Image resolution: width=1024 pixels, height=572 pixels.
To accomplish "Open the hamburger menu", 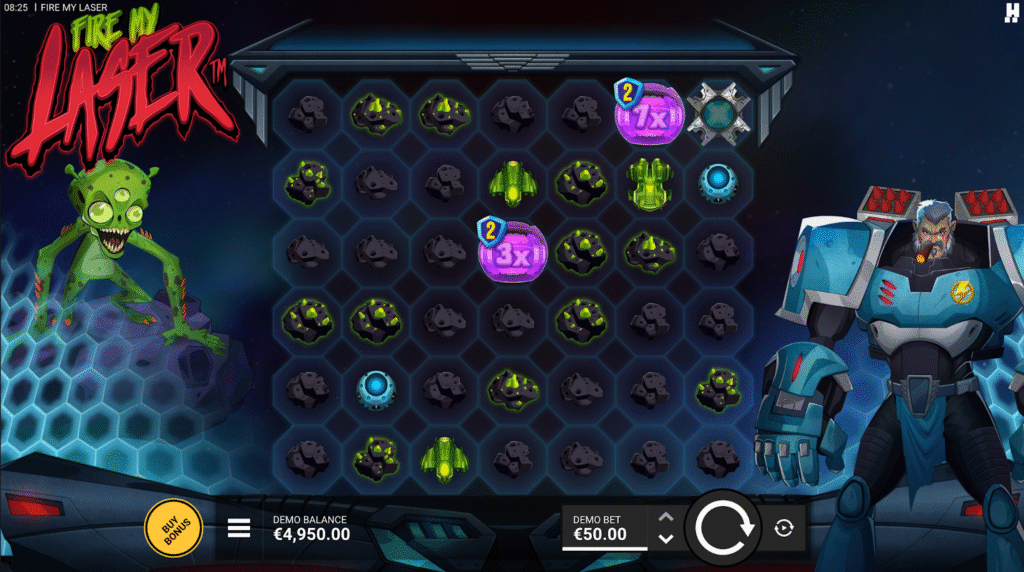I will tap(239, 528).
